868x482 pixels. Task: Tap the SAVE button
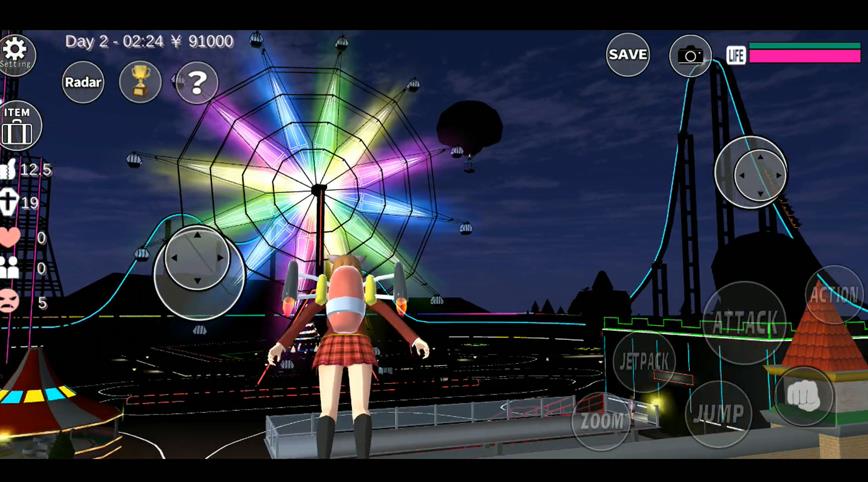pos(628,54)
